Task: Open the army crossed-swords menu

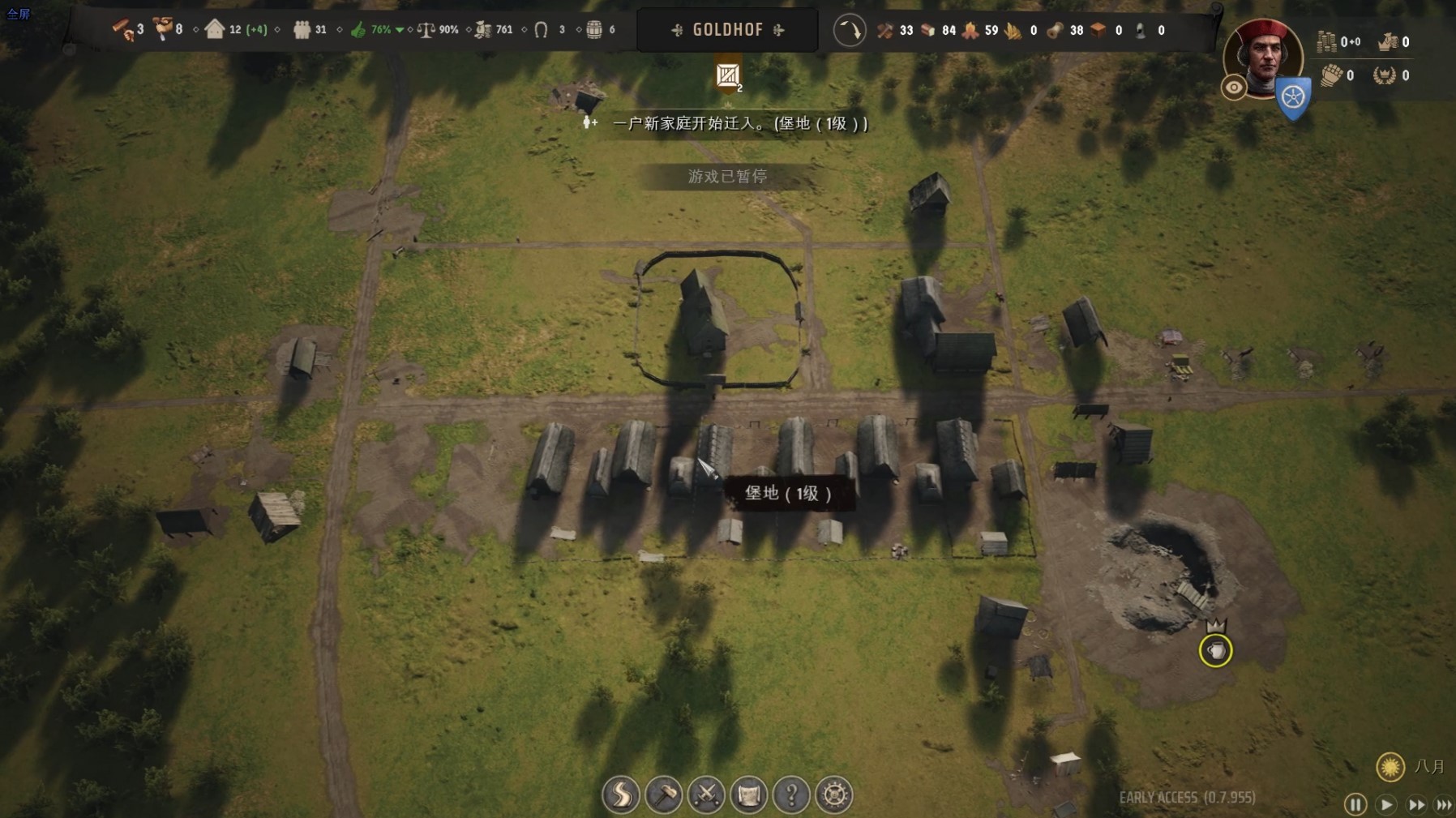Action: click(x=706, y=794)
